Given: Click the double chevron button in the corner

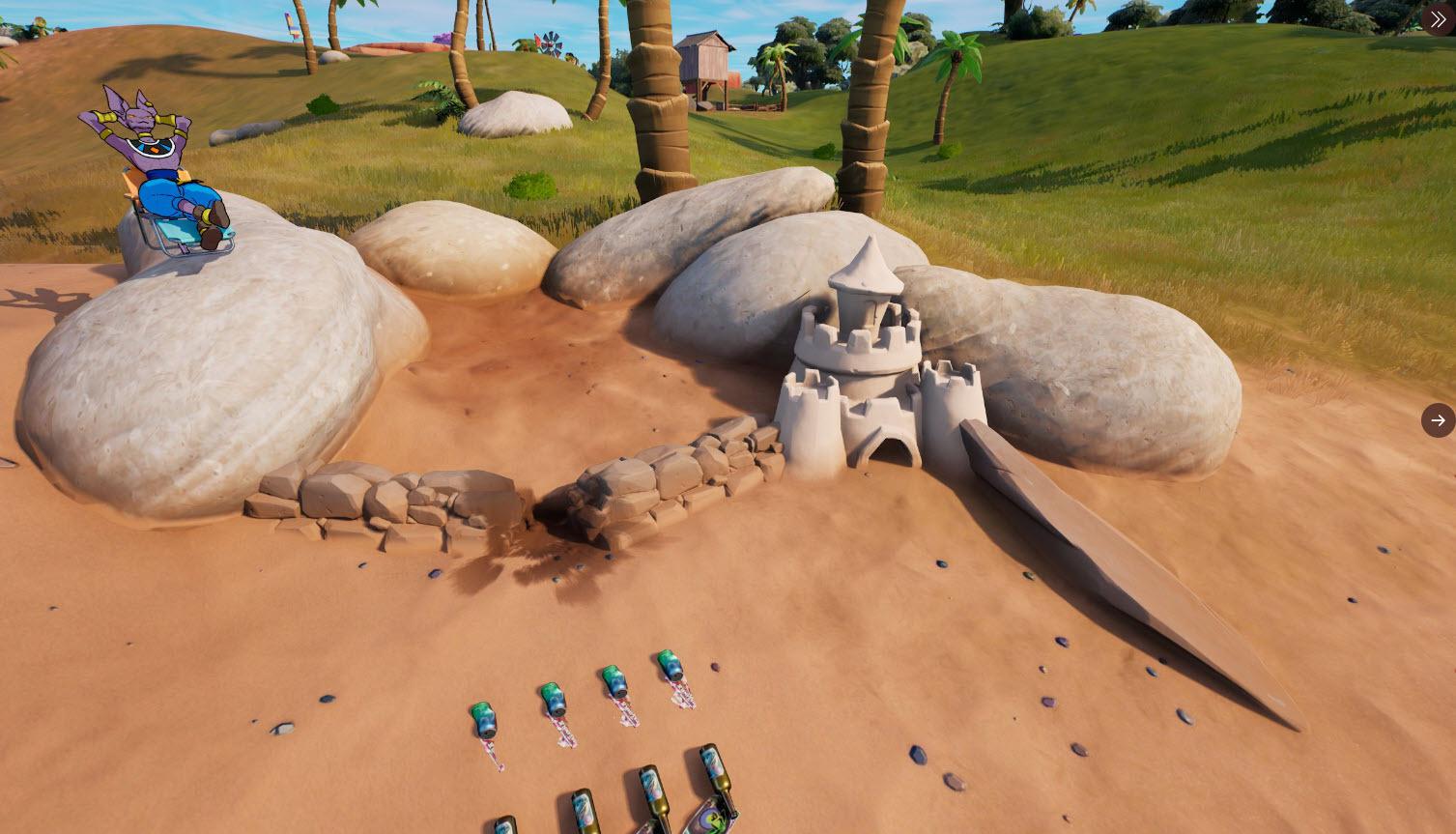Looking at the screenshot, I should [1439, 19].
